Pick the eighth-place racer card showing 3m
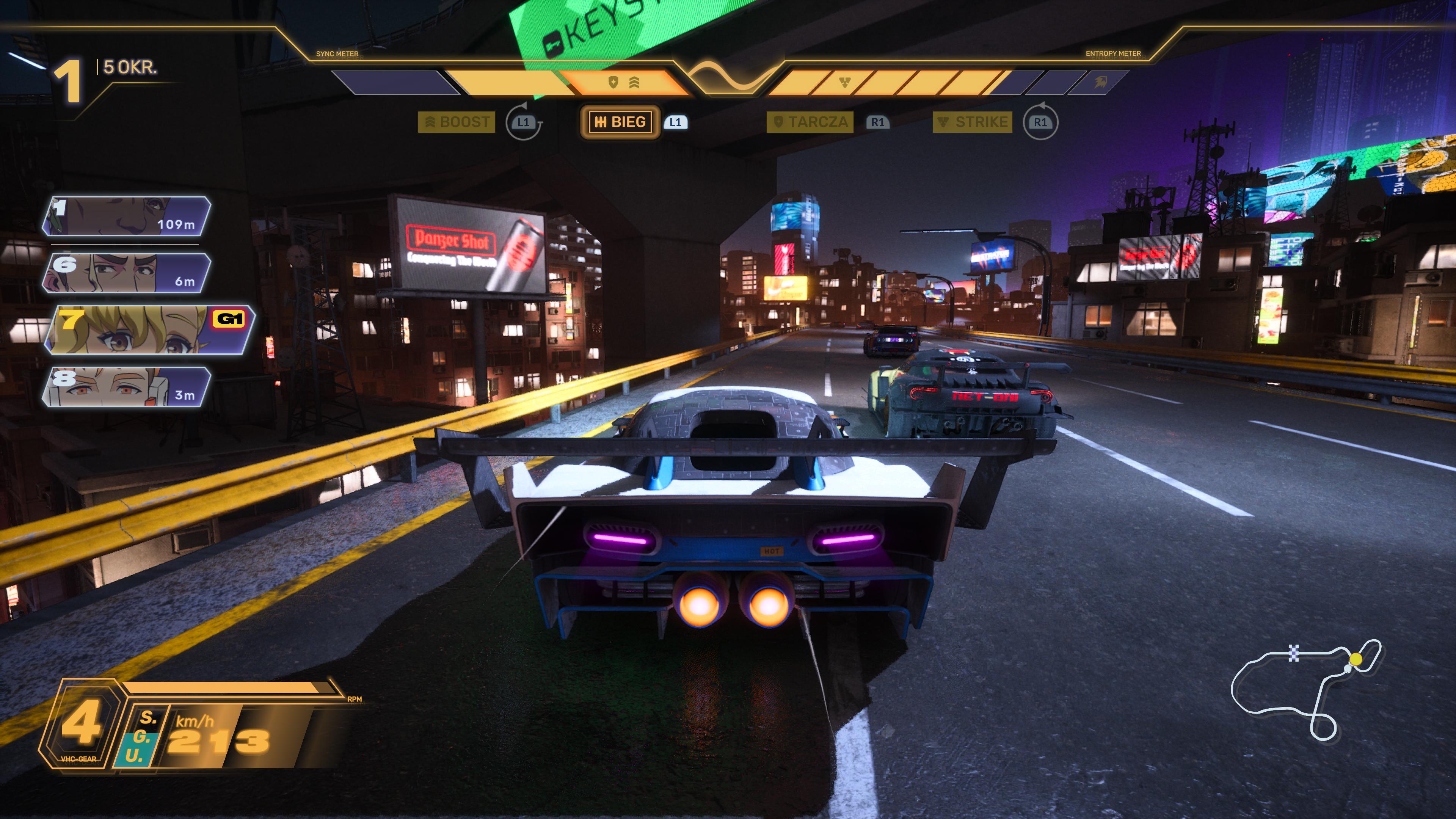Viewport: 1456px width, 819px height. pyautogui.click(x=127, y=387)
